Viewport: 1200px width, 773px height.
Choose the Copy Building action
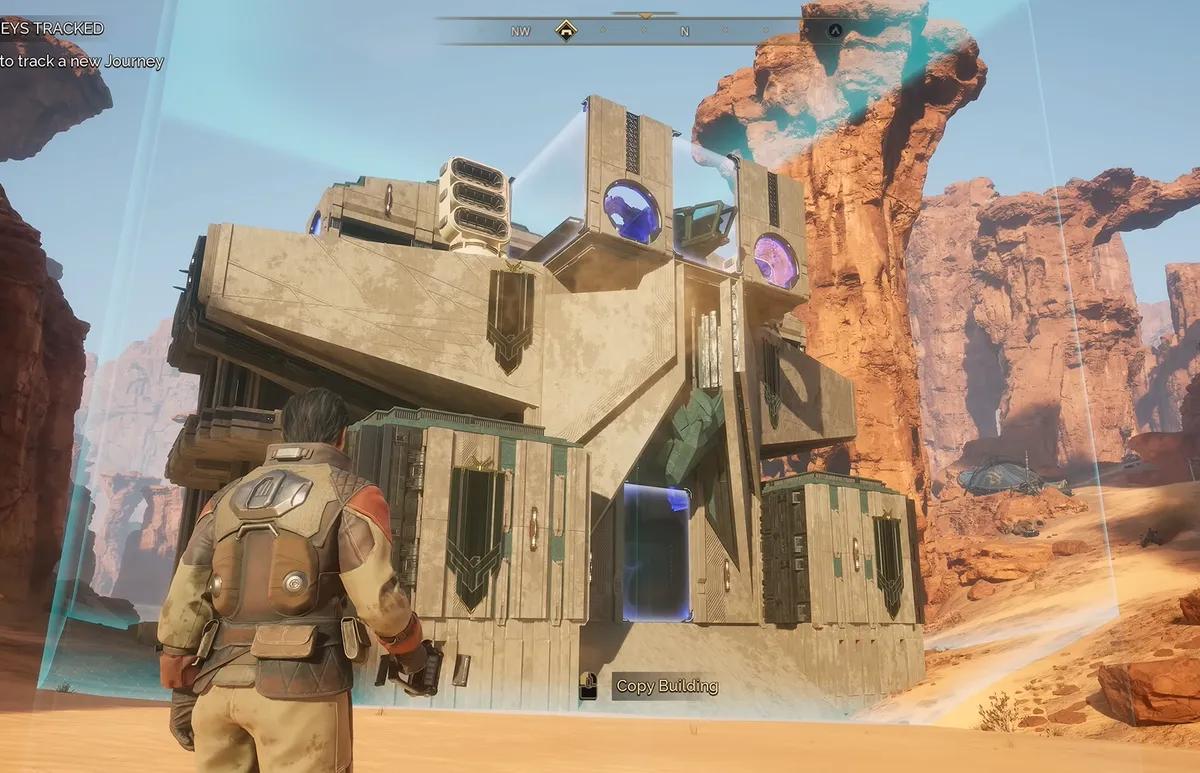click(666, 686)
